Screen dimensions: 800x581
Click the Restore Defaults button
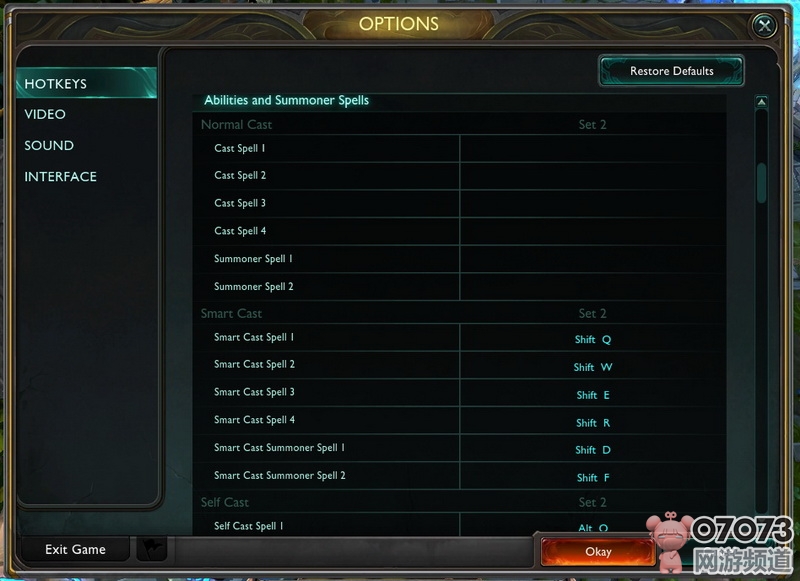click(x=671, y=71)
